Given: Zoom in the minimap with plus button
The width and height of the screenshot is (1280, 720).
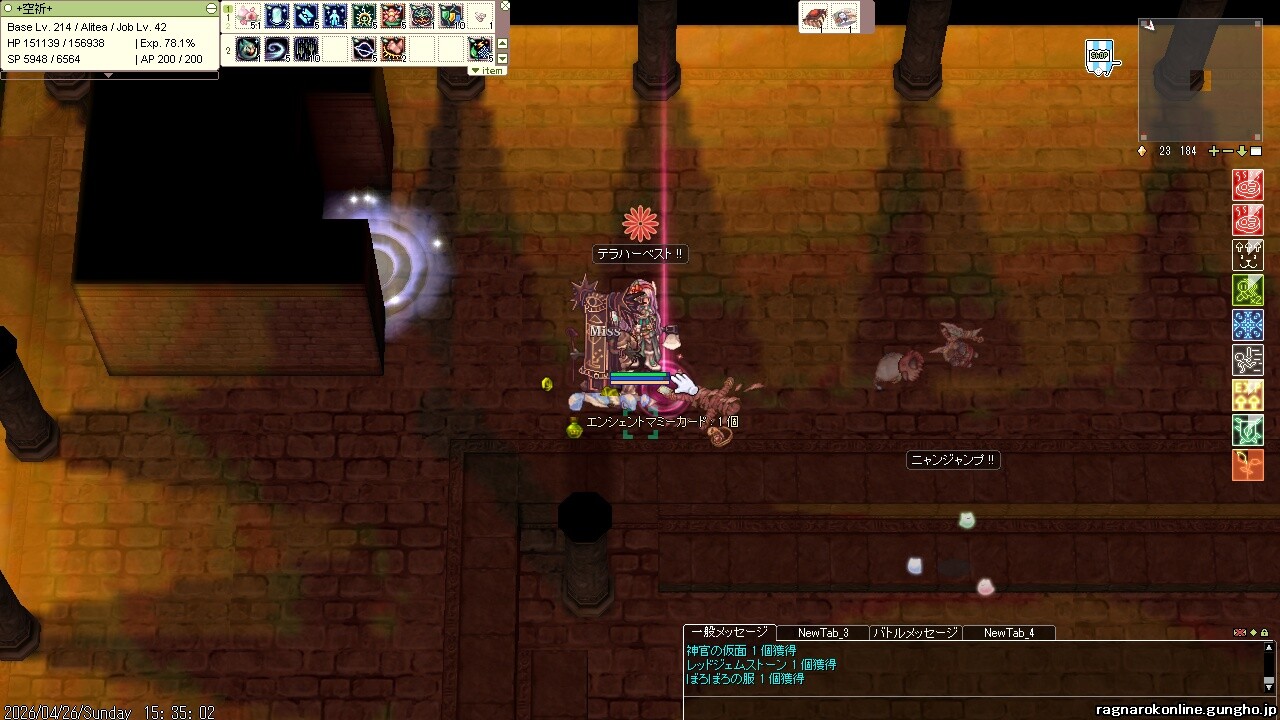Looking at the screenshot, I should (1214, 151).
